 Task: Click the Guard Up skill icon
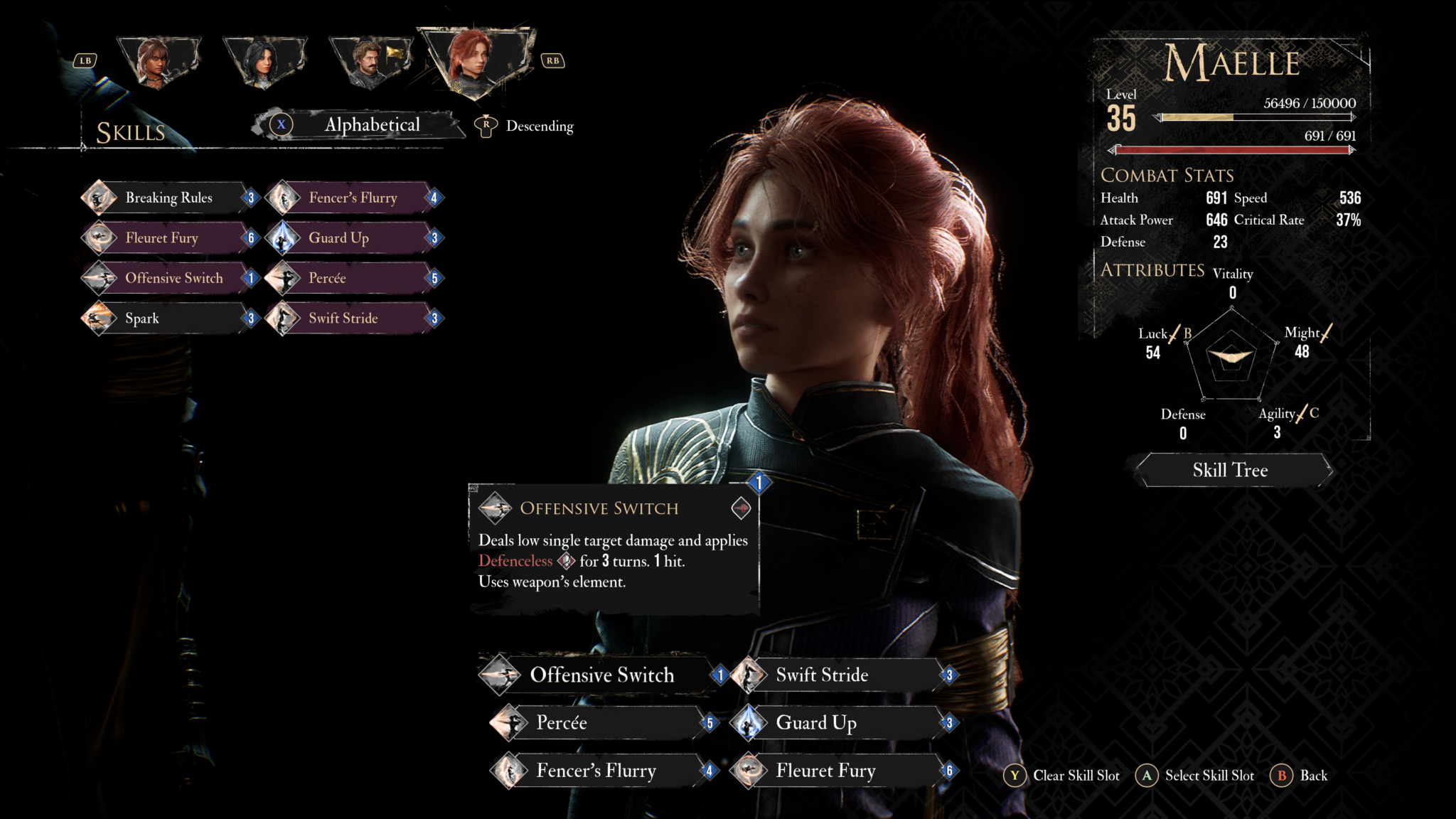[284, 237]
